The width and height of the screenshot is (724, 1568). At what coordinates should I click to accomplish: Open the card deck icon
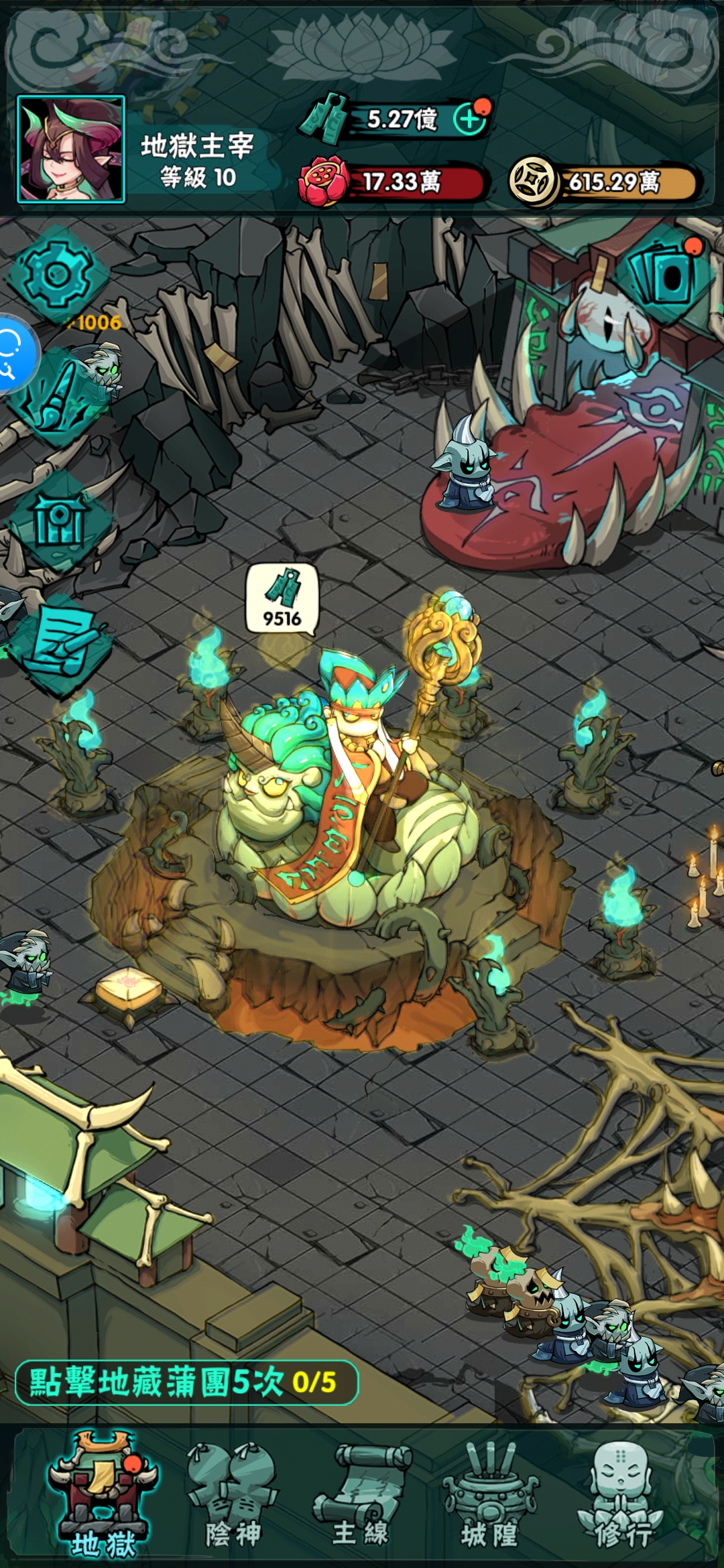tap(666, 274)
